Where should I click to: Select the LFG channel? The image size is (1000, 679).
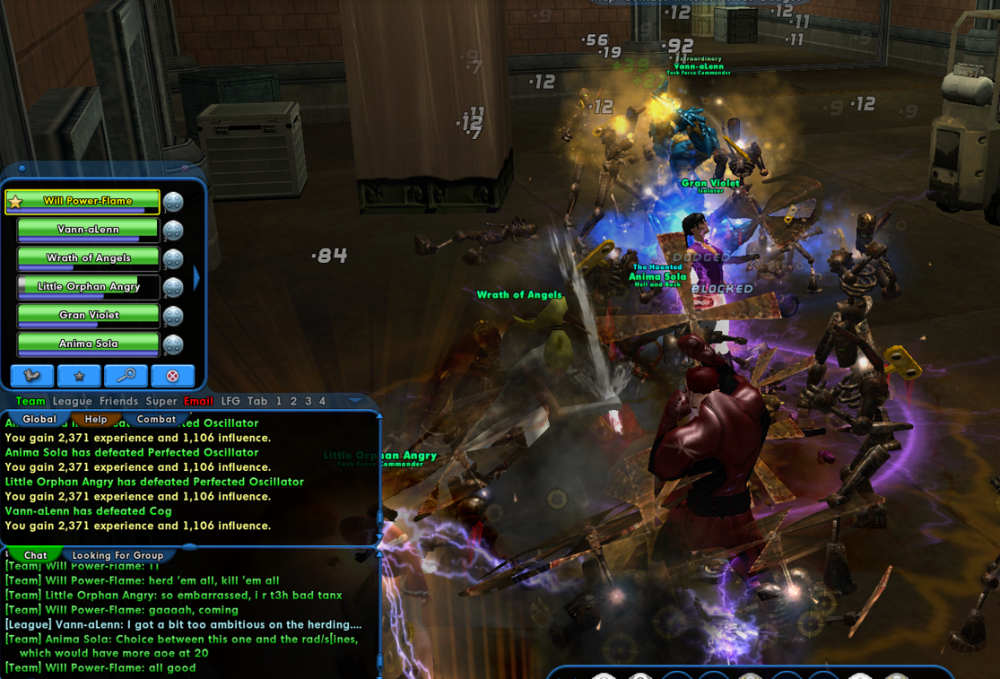coord(231,401)
